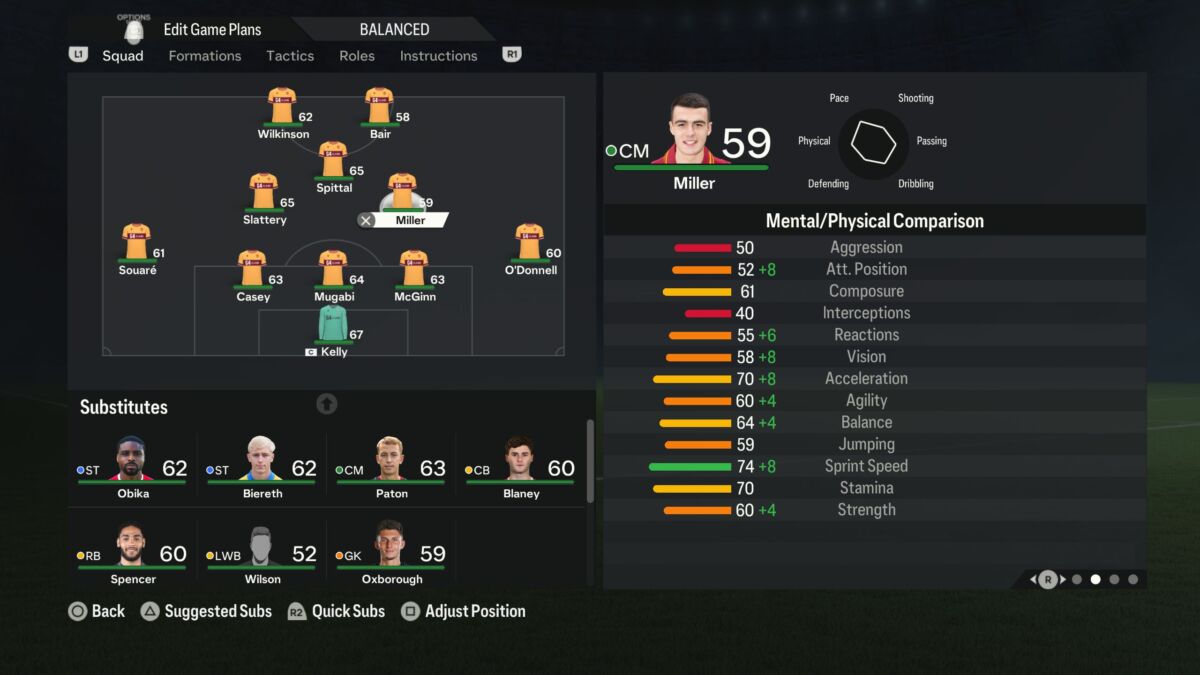Pick substitute Paton
The width and height of the screenshot is (1200, 675).
click(x=391, y=466)
